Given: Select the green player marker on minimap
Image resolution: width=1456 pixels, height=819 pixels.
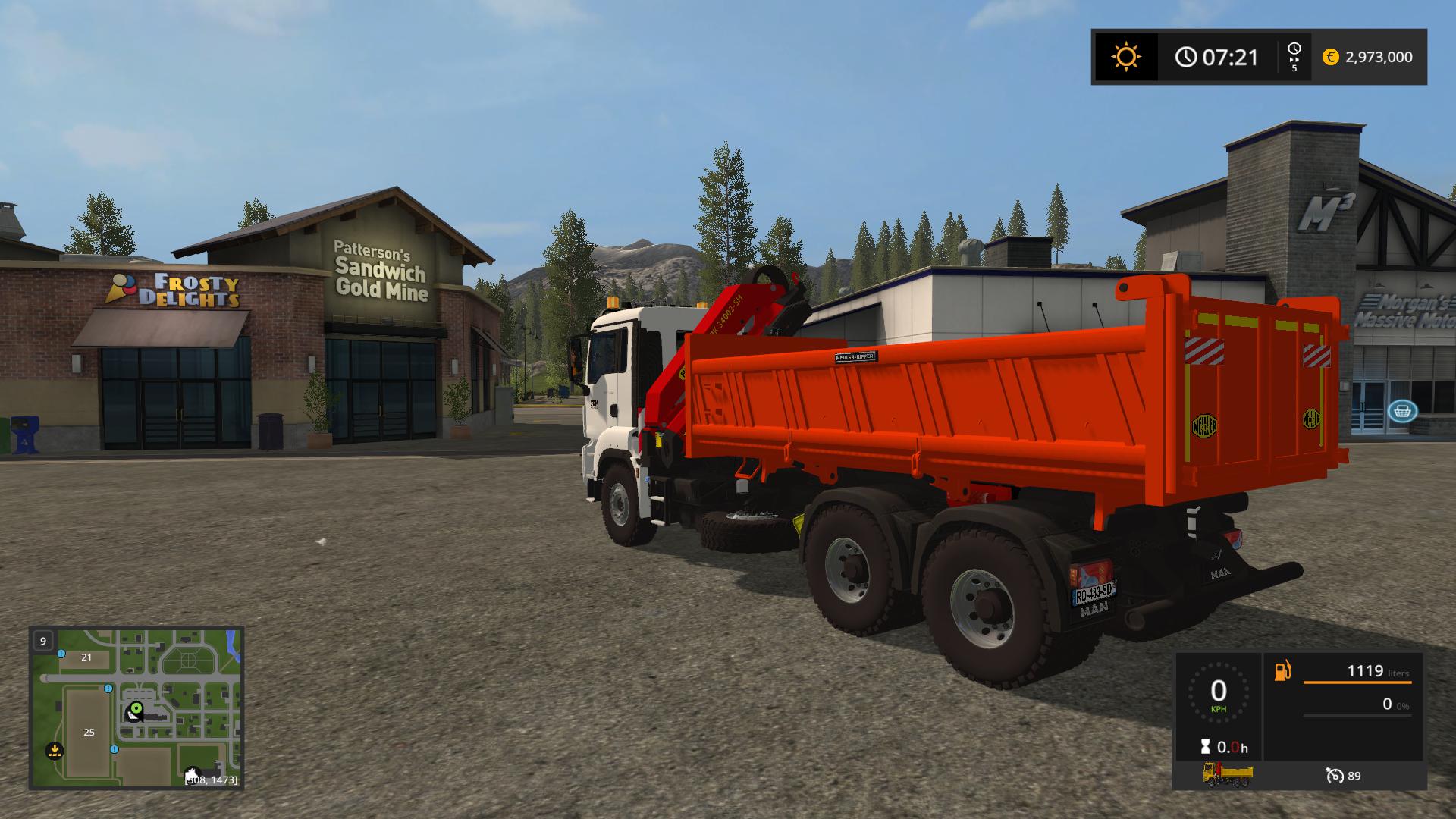Looking at the screenshot, I should tap(136, 711).
